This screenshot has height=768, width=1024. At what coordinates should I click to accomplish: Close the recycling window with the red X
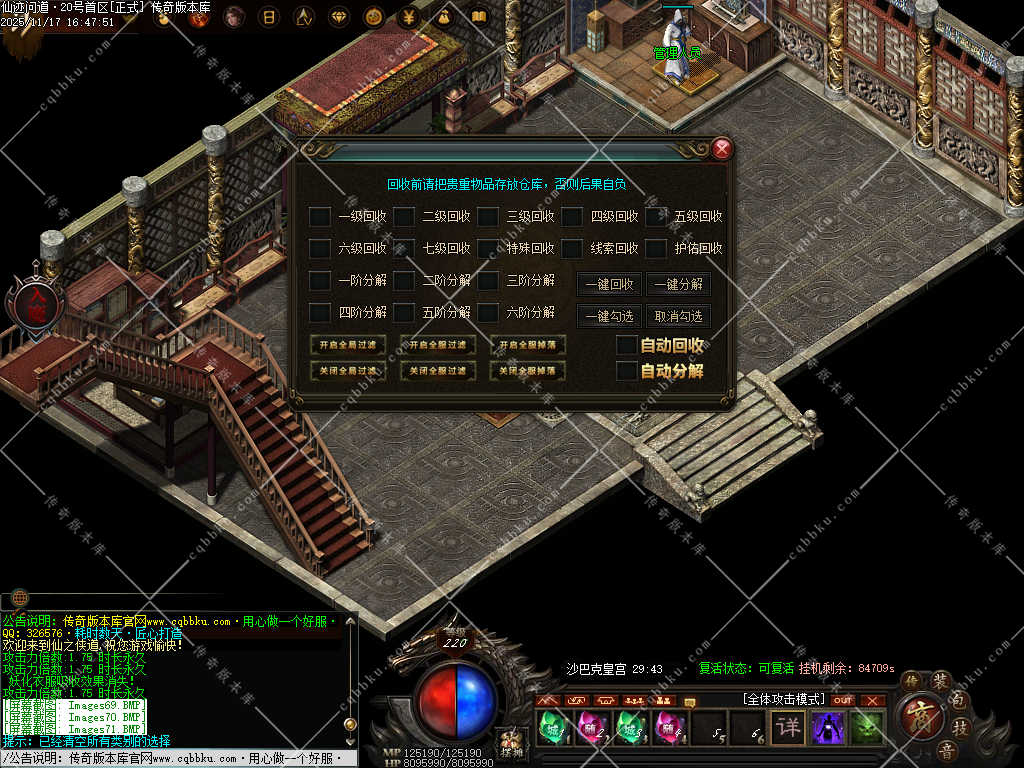[721, 150]
